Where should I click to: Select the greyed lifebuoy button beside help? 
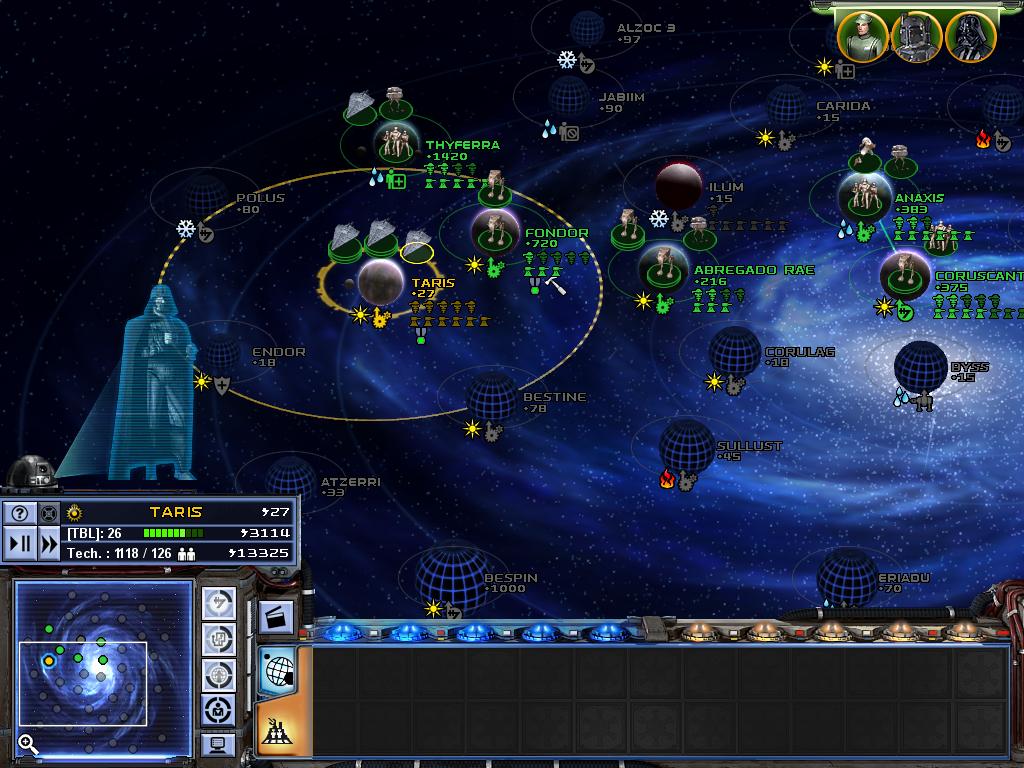tap(49, 513)
